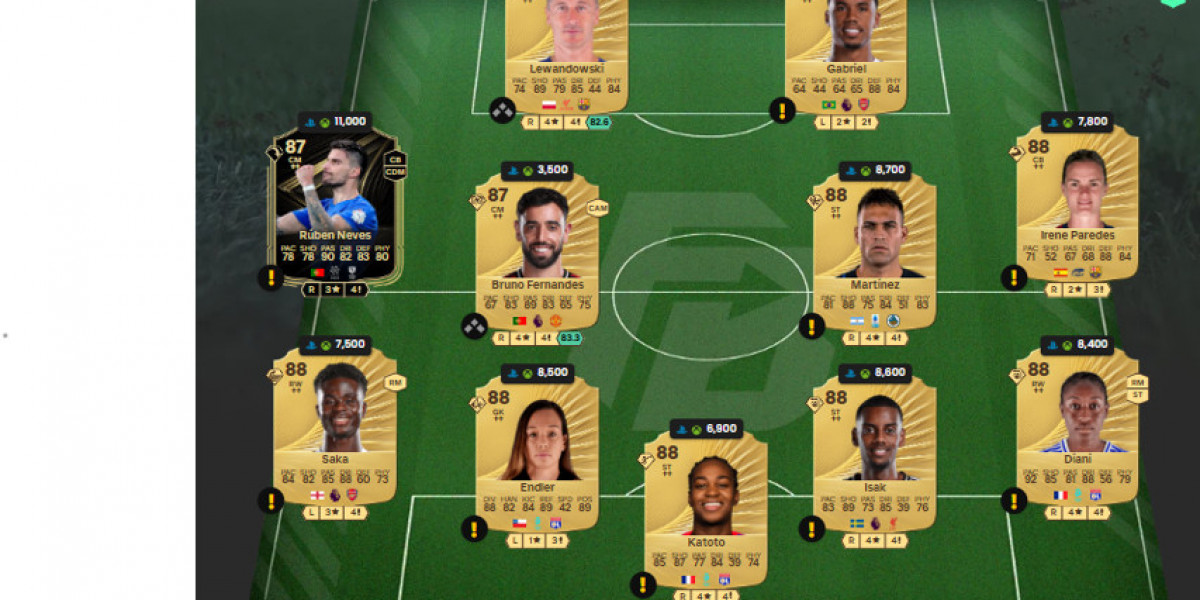This screenshot has width=1200, height=600.
Task: Select the Lewandowski player card
Action: point(566,50)
